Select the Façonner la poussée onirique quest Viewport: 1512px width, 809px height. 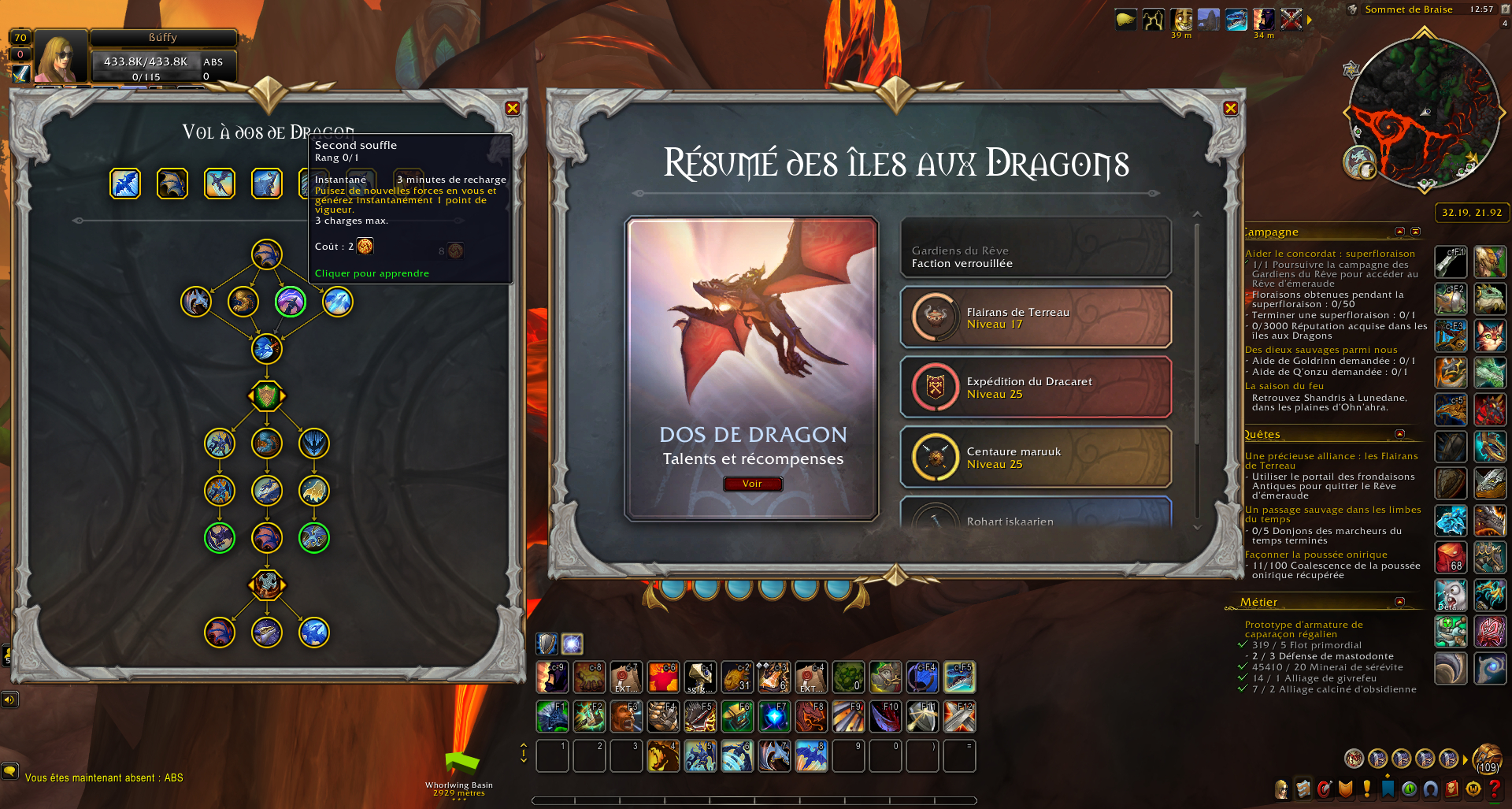tap(1316, 555)
